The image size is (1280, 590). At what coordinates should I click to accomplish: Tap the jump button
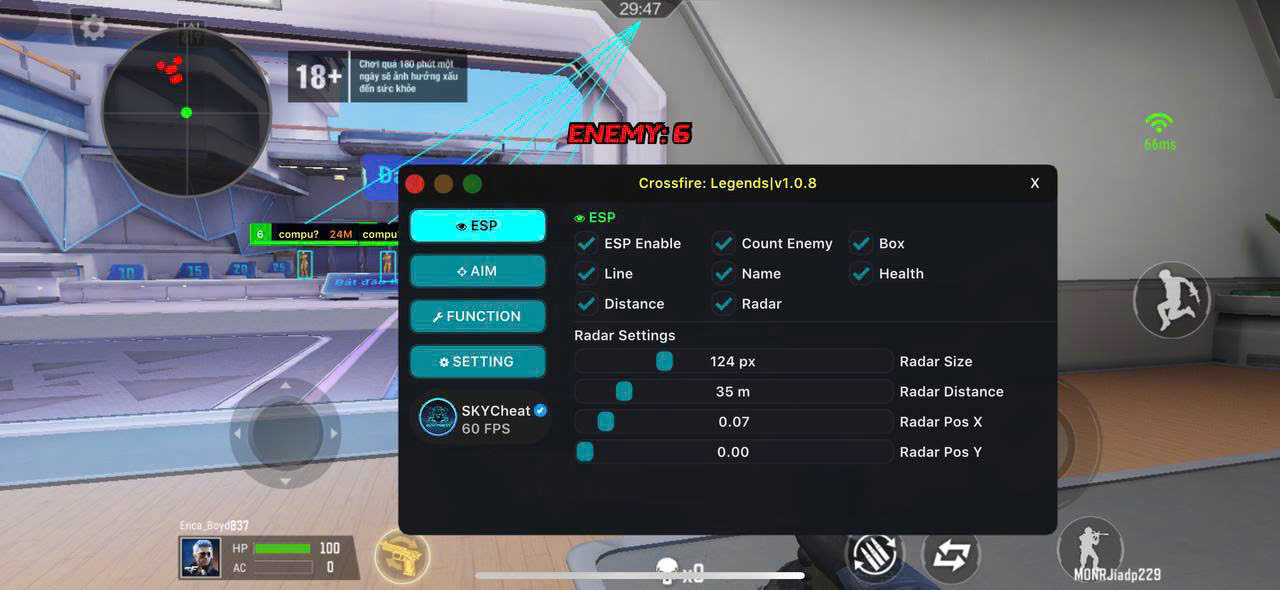tap(1171, 299)
